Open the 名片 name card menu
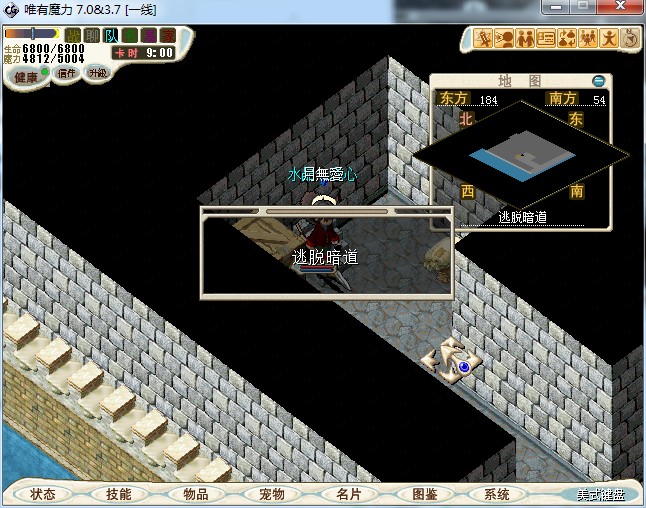This screenshot has height=508, width=646. pos(348,494)
